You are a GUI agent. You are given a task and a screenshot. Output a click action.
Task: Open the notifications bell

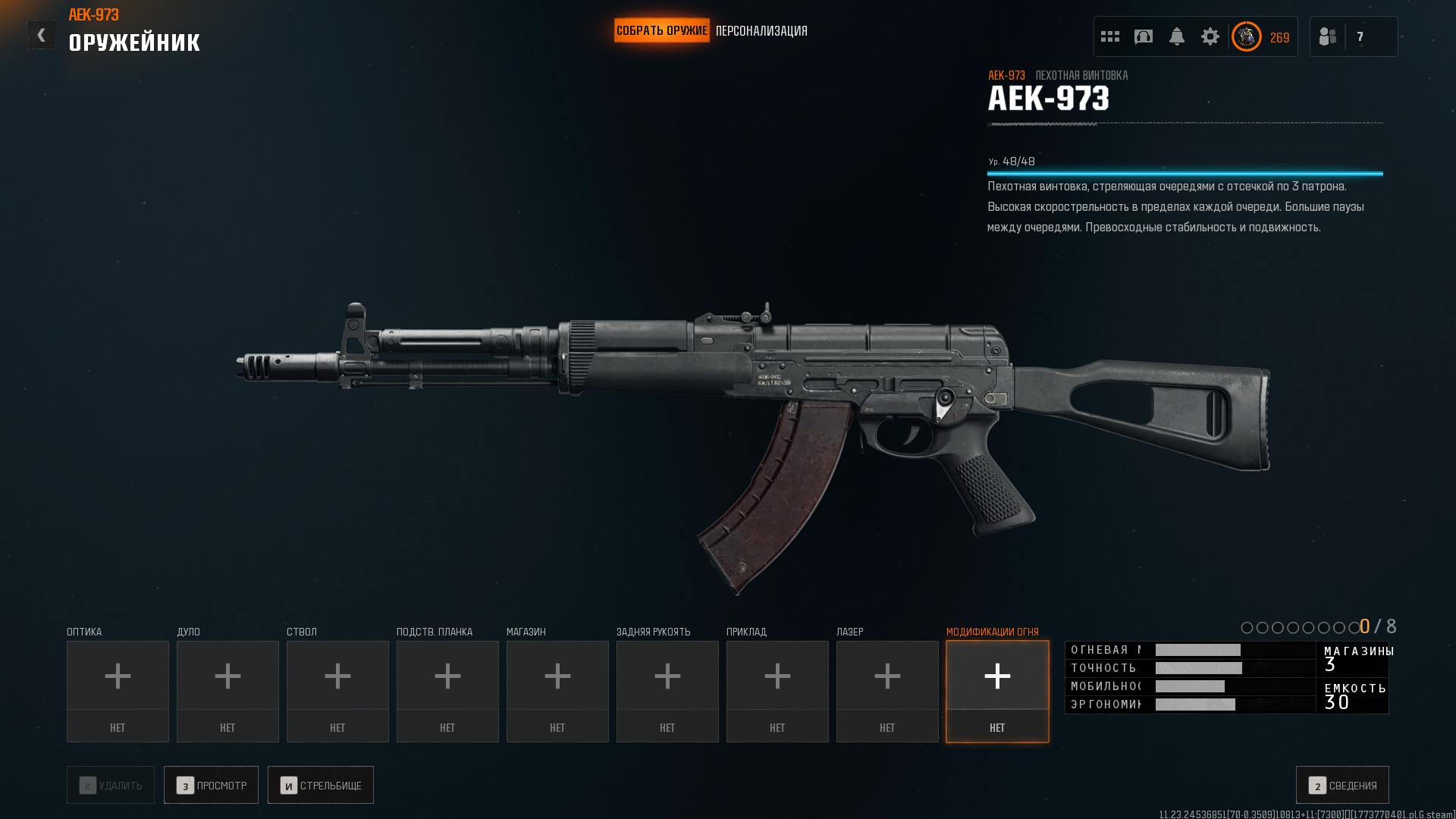[x=1177, y=36]
